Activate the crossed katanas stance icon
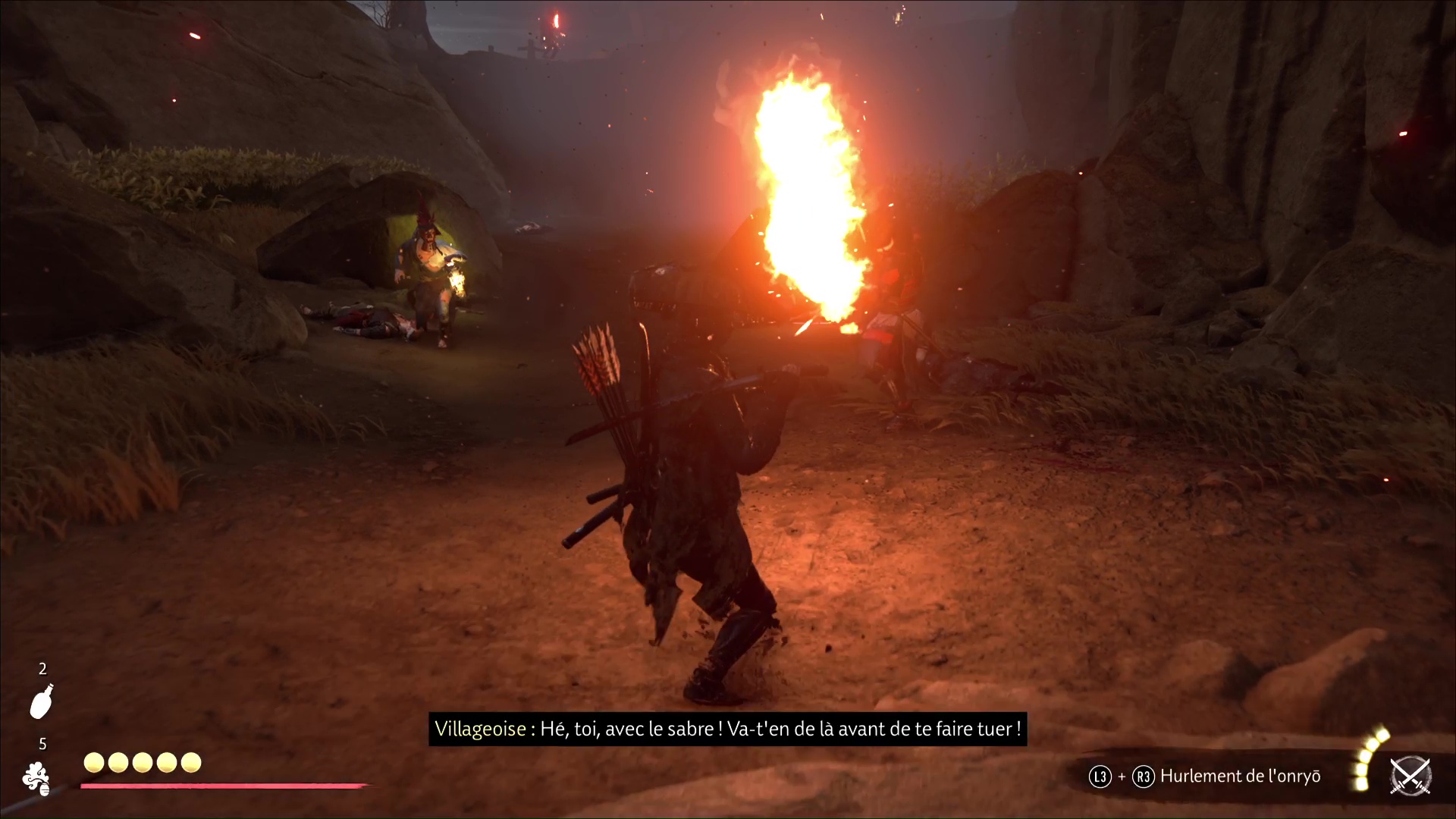Image resolution: width=1456 pixels, height=819 pixels. click(1410, 777)
